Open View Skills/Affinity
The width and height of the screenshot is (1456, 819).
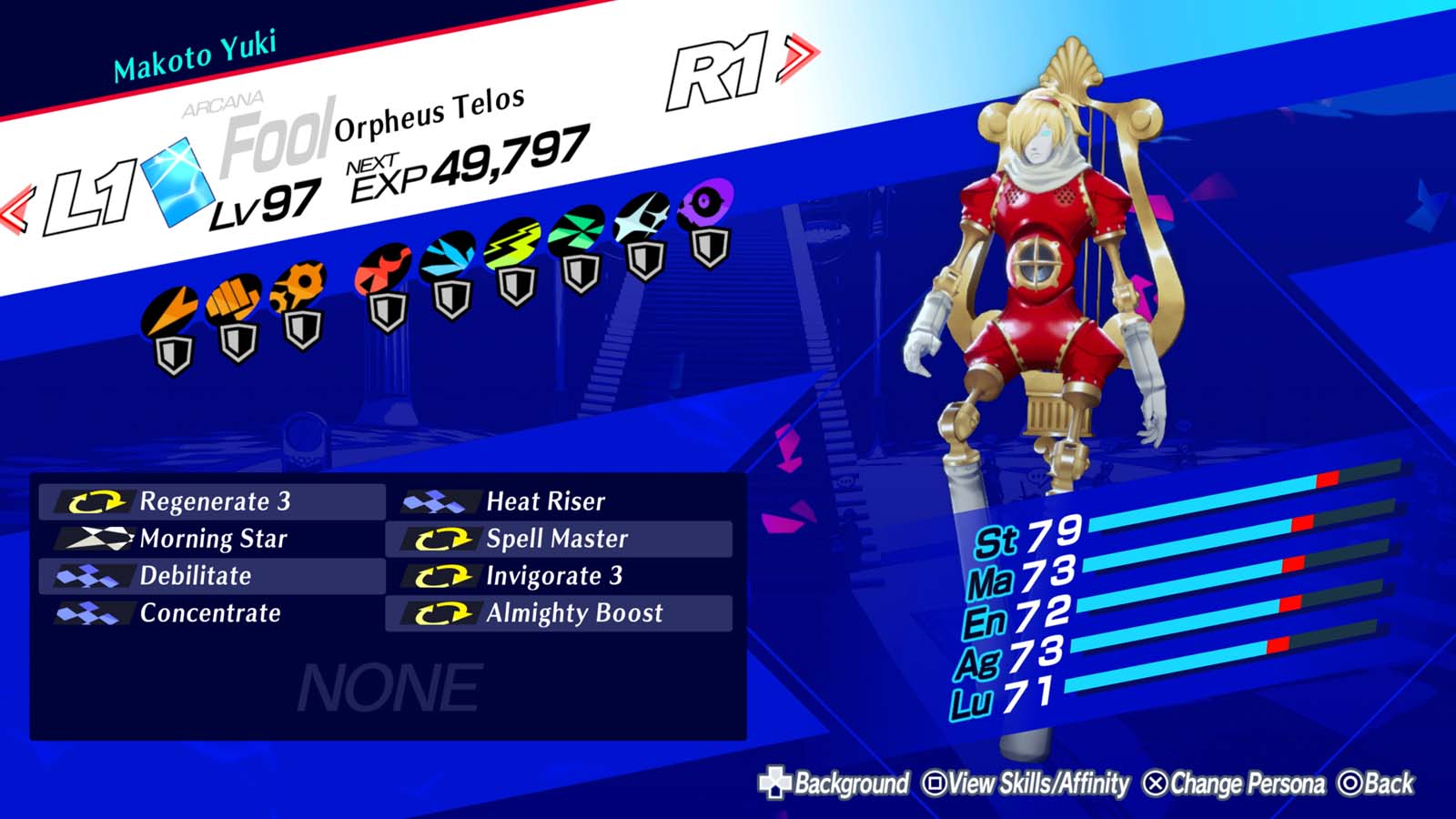(1028, 781)
